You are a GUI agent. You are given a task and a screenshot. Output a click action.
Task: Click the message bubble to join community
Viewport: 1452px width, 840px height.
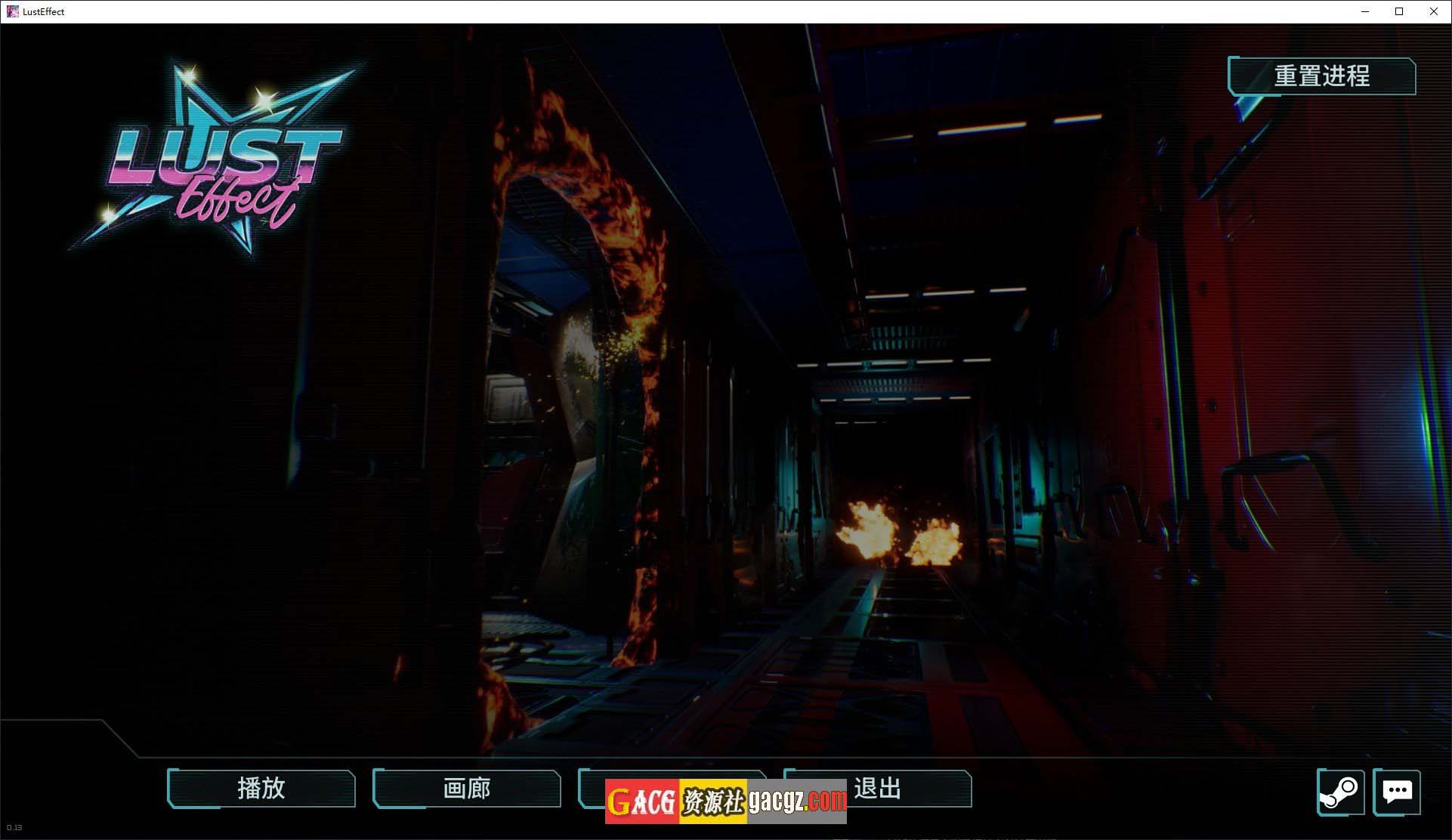tap(1398, 792)
